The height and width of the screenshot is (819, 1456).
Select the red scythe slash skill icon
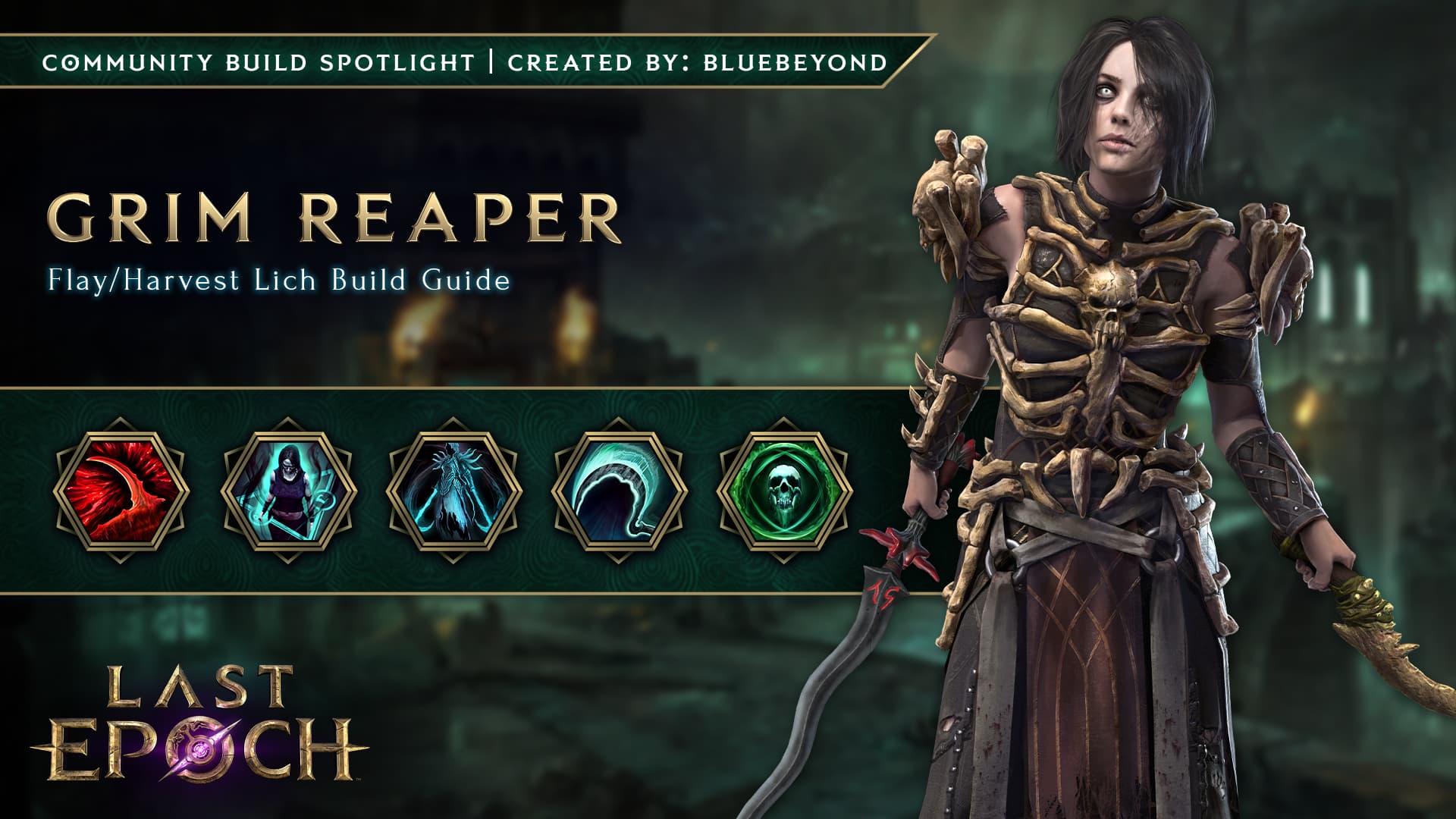[x=121, y=491]
